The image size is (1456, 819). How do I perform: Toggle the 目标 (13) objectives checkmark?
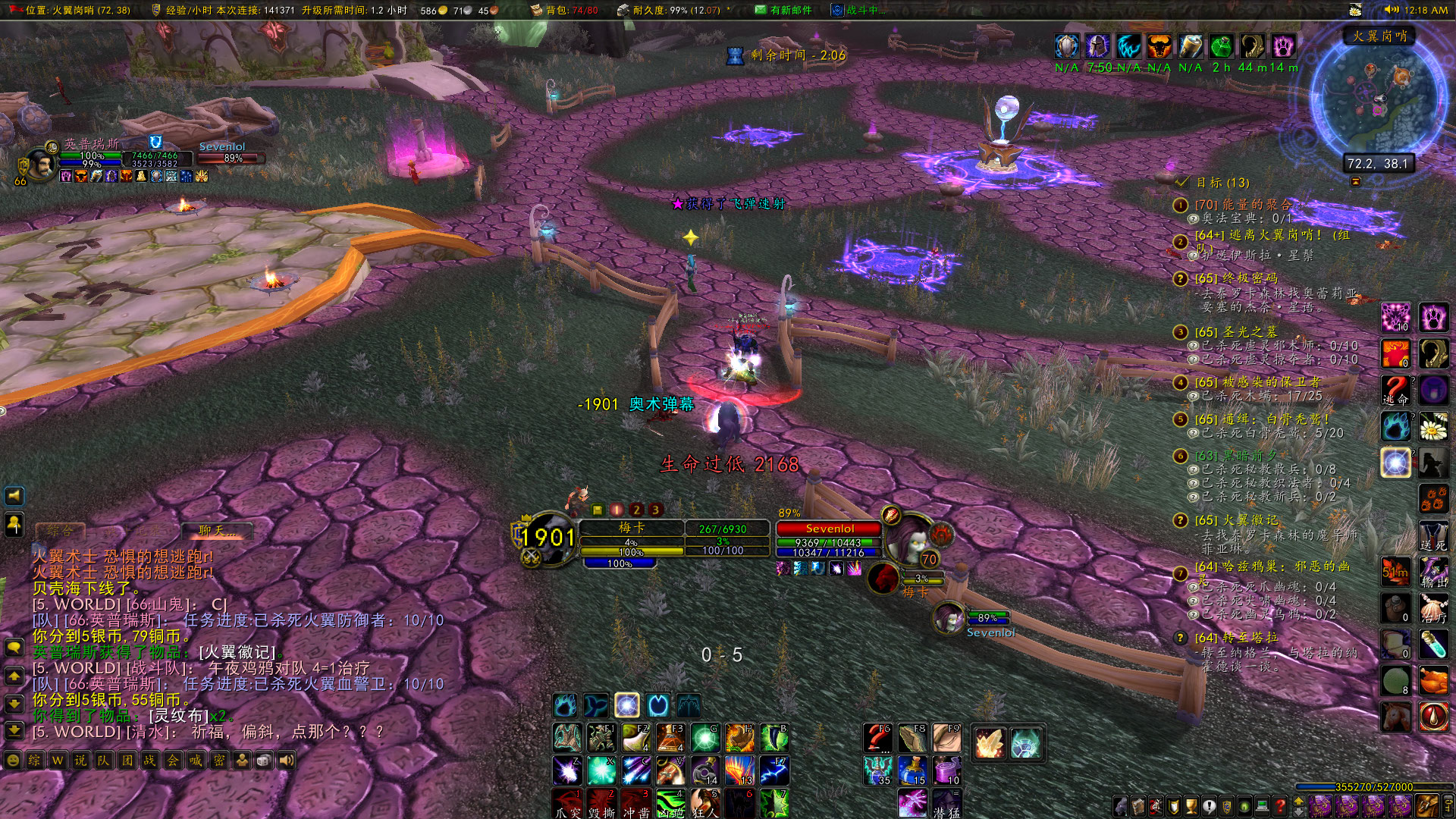point(1181,183)
